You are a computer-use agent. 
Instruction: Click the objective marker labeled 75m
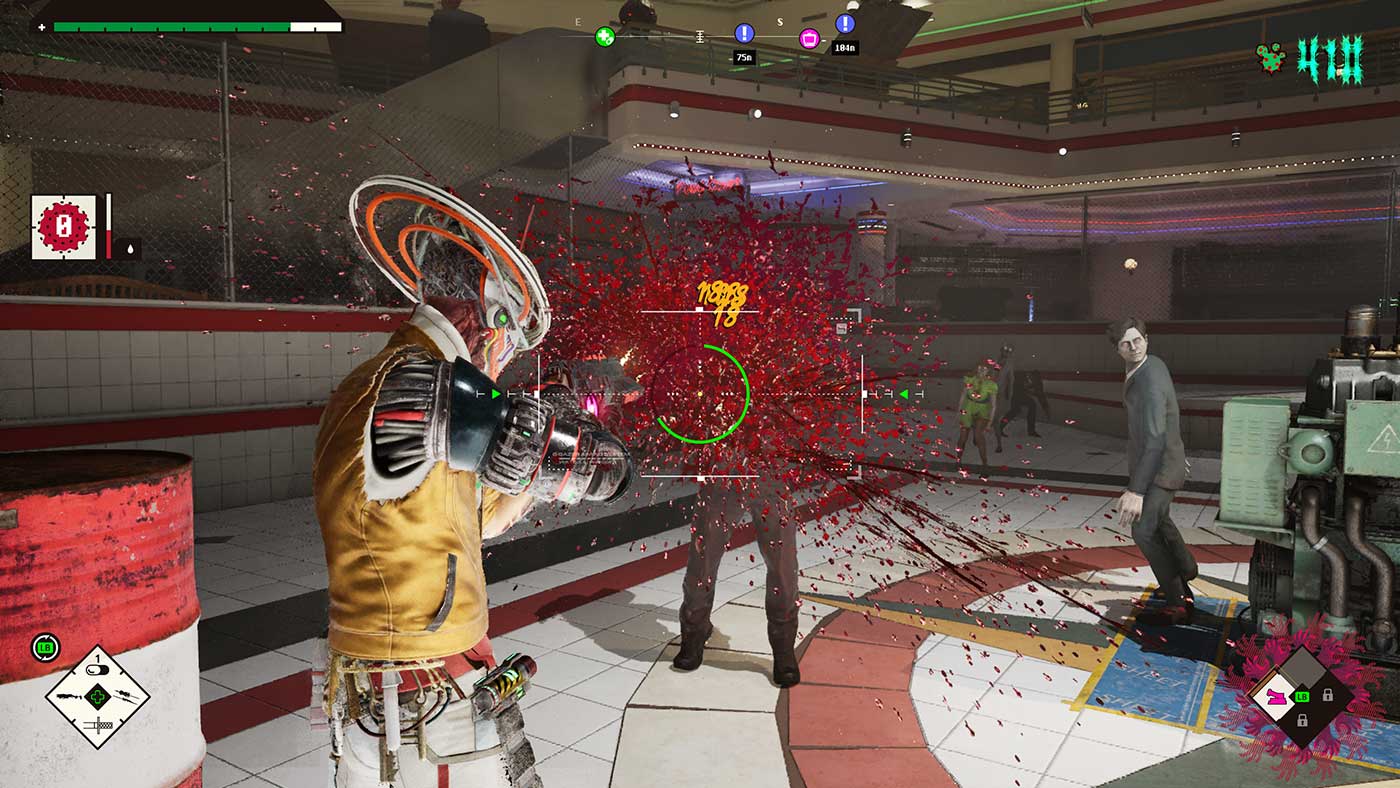click(x=744, y=34)
